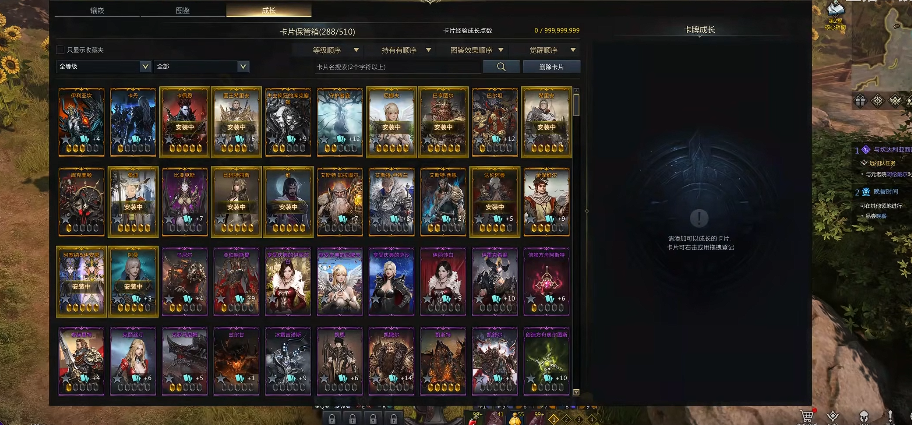
Task: Open the 全部 filter dropdown
Action: 201,67
